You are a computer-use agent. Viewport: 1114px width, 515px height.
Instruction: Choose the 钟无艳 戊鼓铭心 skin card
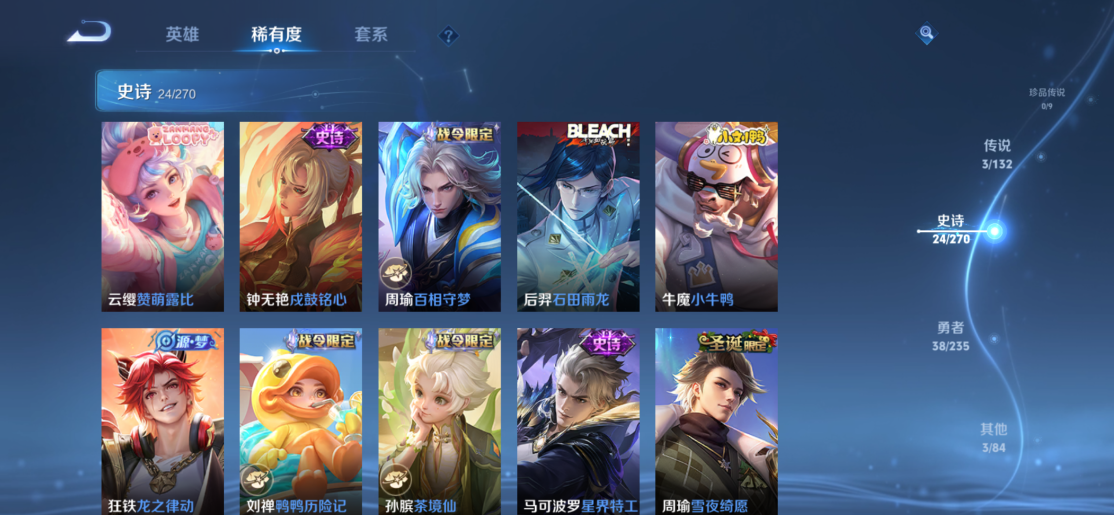click(301, 216)
